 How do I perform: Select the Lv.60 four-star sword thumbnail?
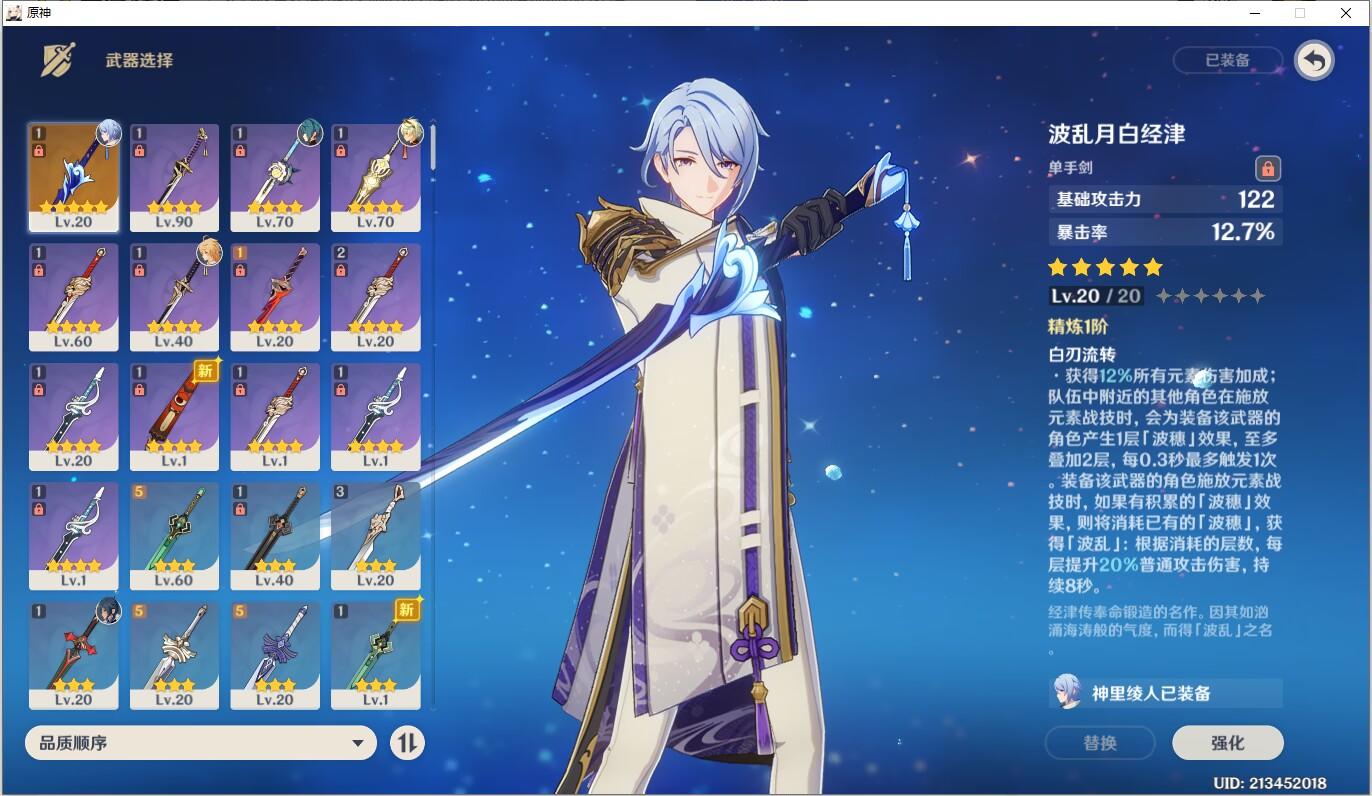pos(73,297)
